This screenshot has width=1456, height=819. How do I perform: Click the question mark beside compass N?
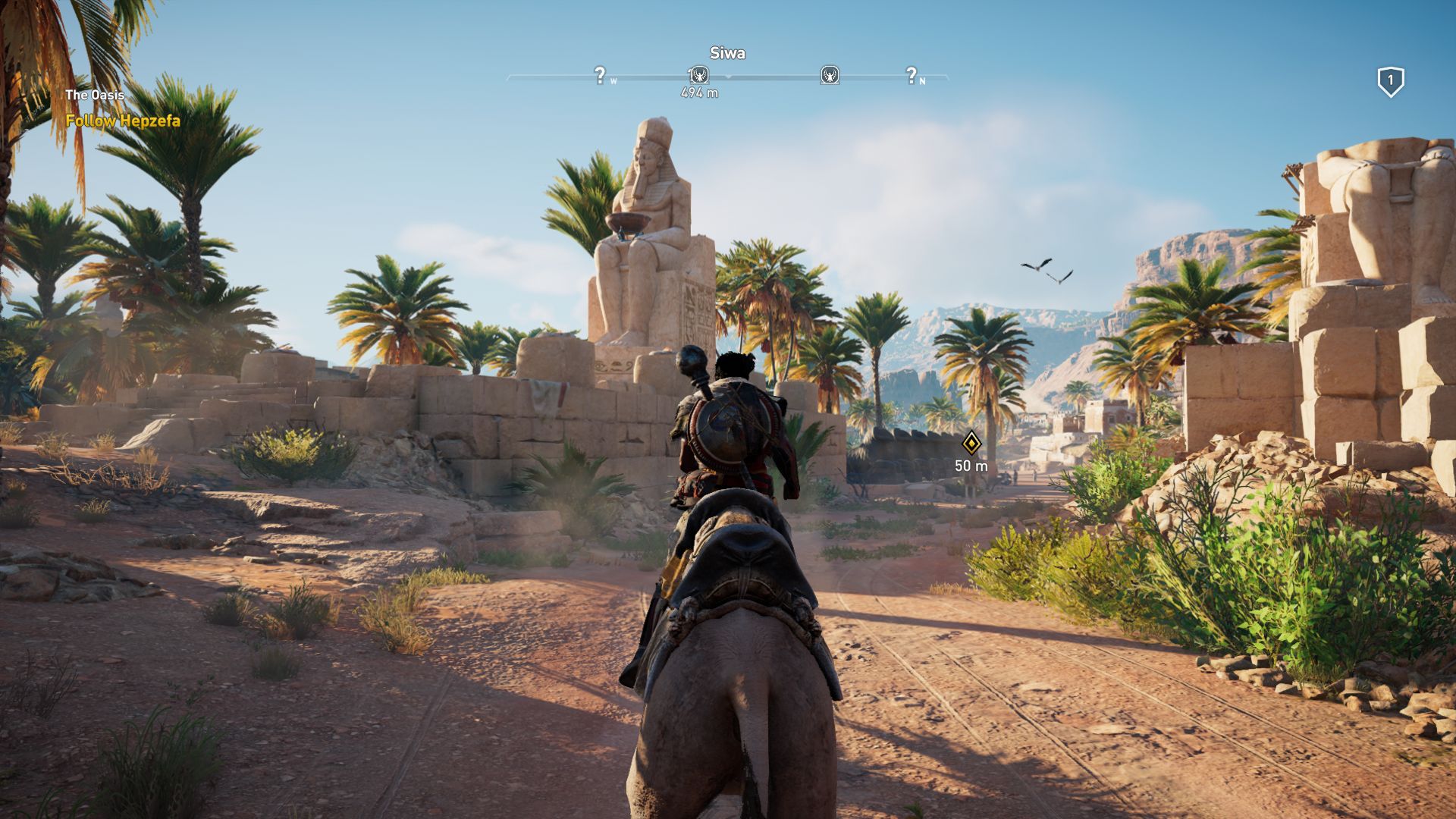[x=912, y=75]
